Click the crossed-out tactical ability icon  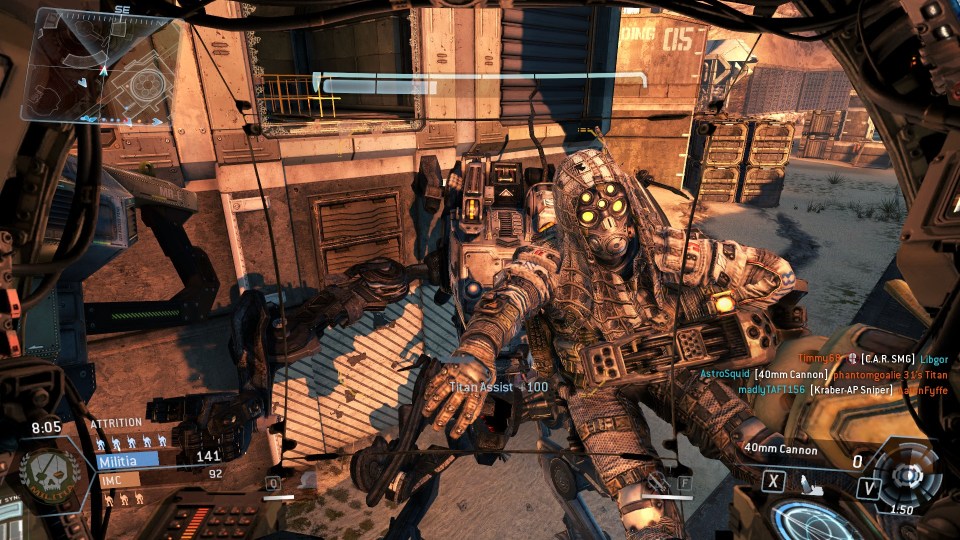[656, 482]
